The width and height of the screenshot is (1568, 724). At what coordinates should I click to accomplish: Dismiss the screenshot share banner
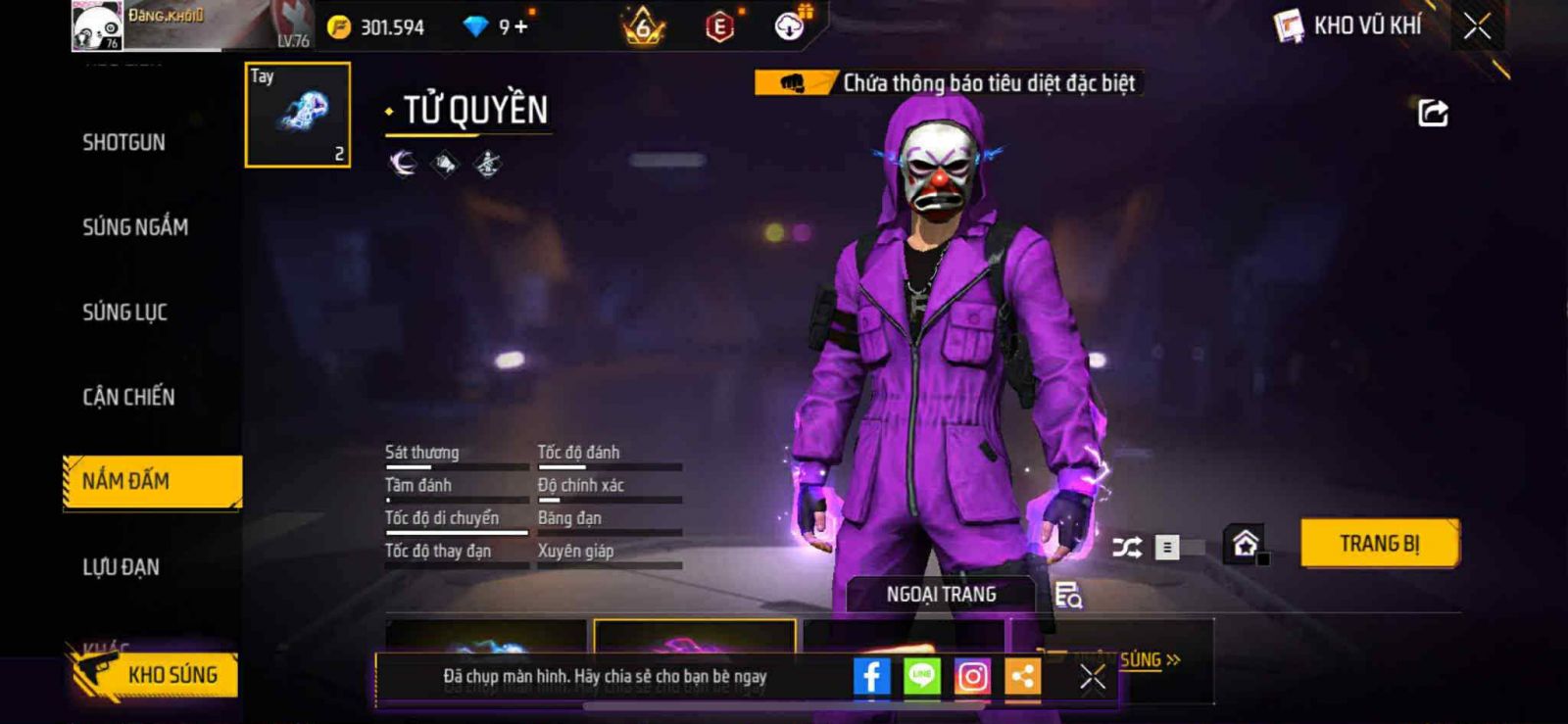[1092, 677]
